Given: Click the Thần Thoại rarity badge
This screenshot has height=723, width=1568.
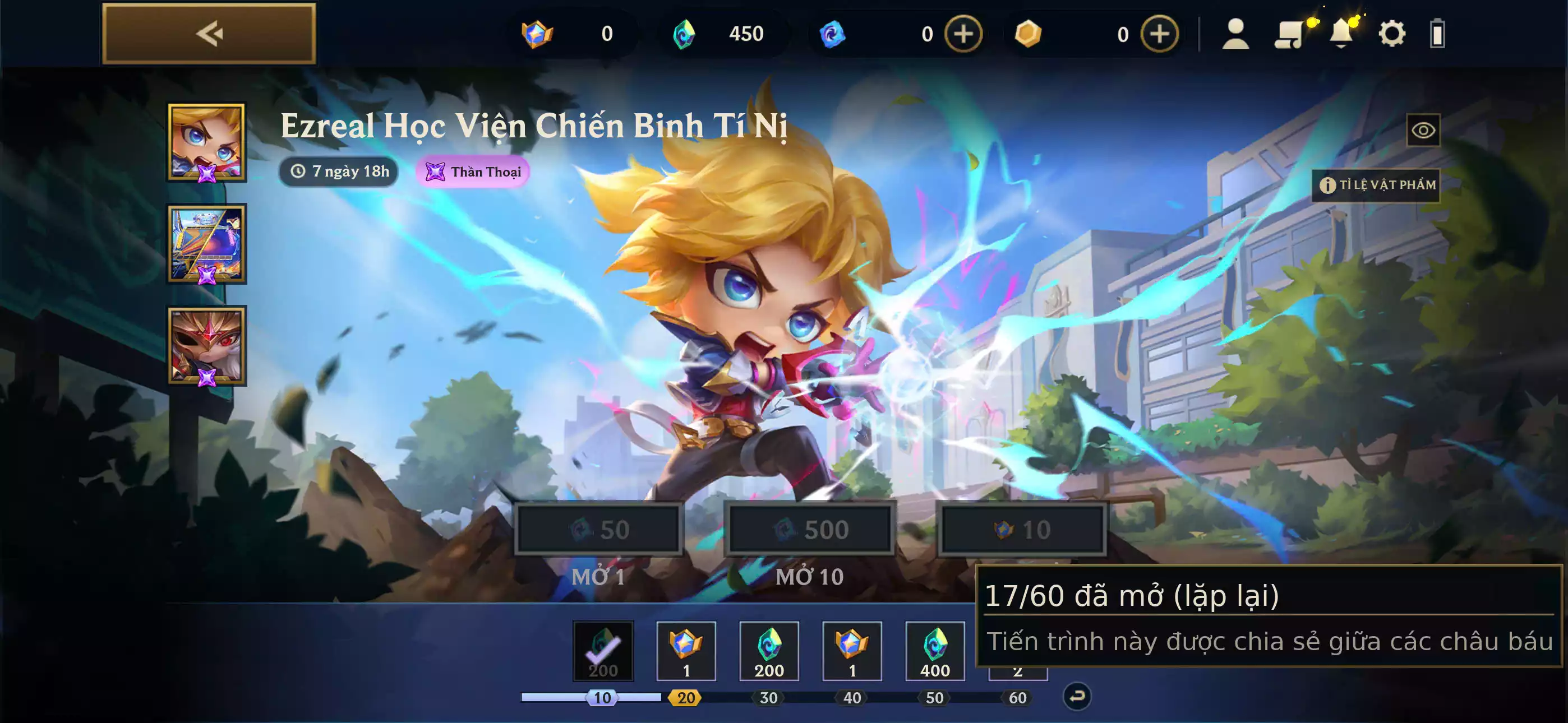Looking at the screenshot, I should (x=472, y=172).
